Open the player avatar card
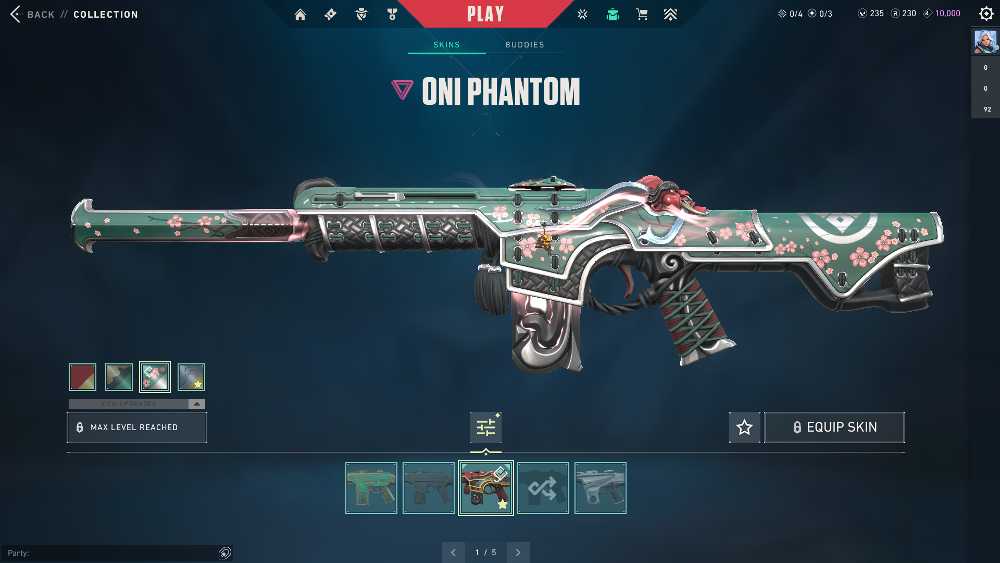The image size is (1000, 563). 985,42
